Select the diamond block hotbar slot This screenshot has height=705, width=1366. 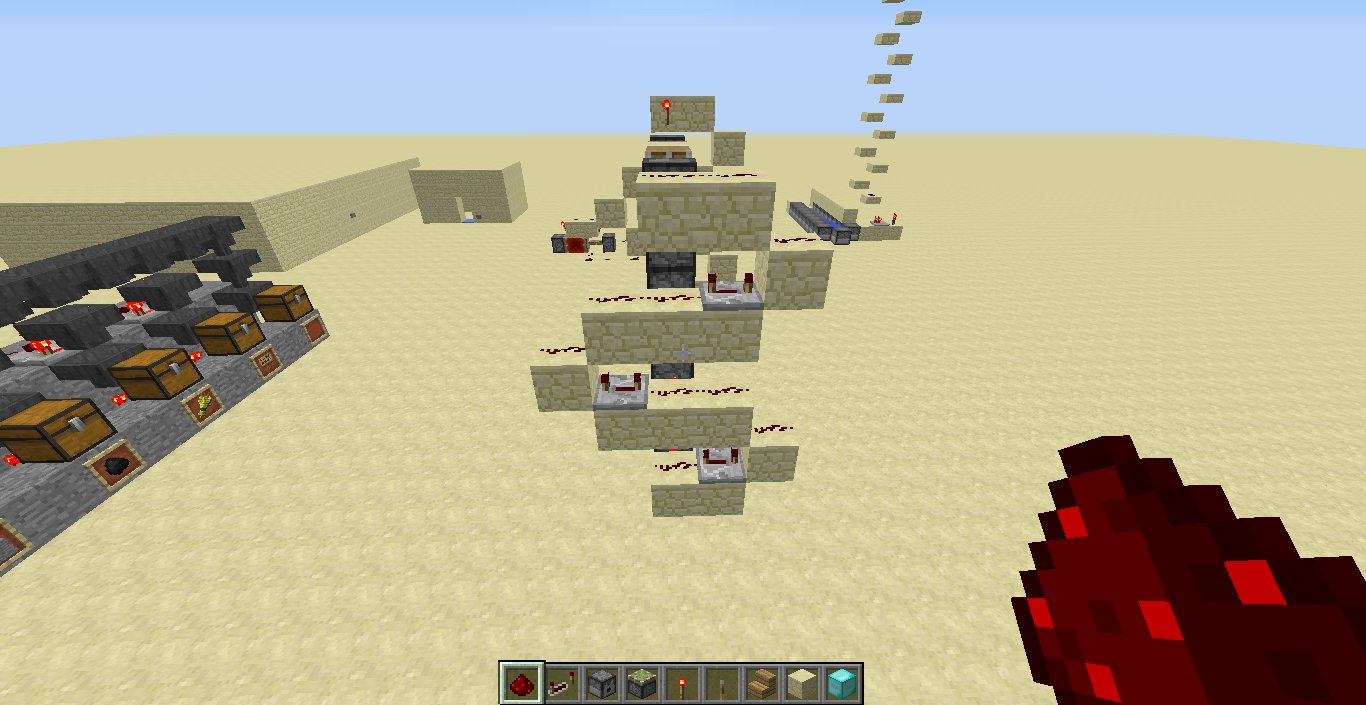tap(842, 683)
